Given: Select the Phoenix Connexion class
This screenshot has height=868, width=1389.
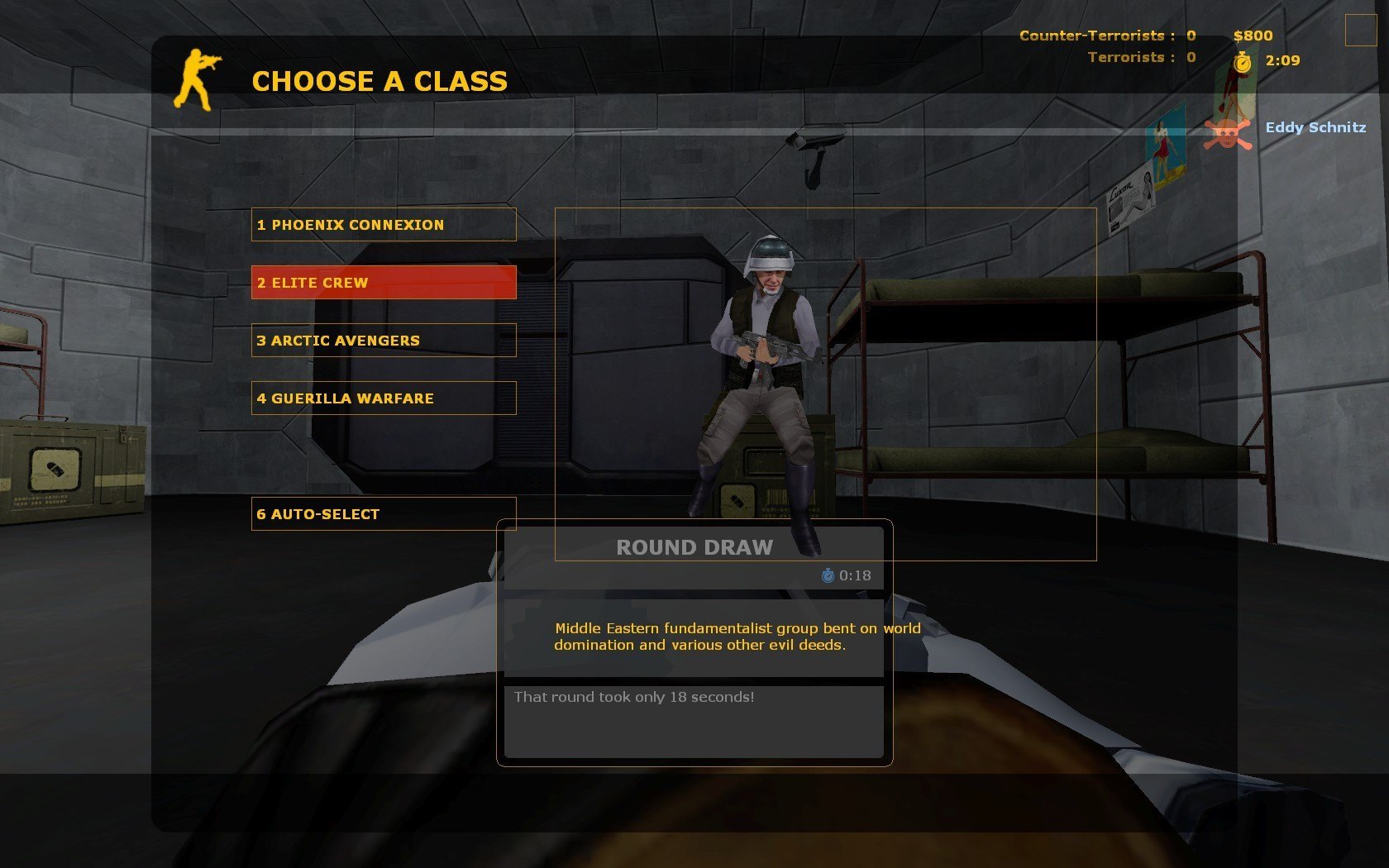Looking at the screenshot, I should (384, 225).
